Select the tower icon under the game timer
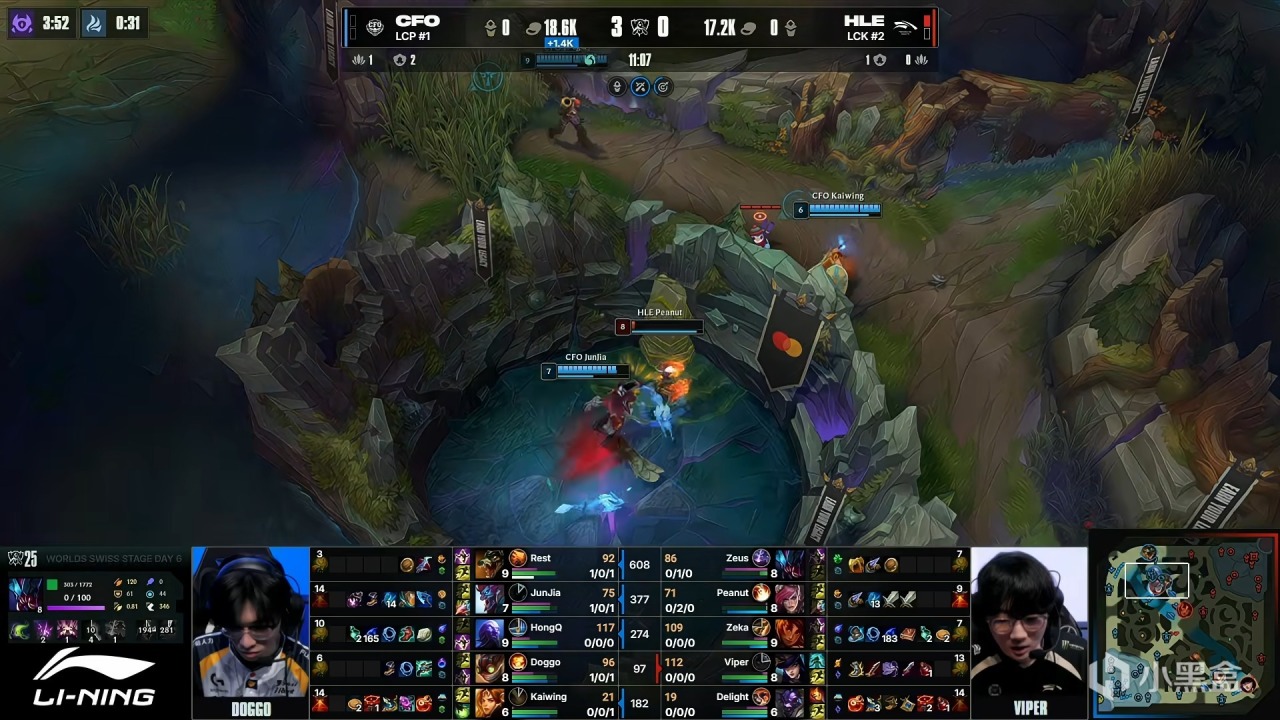The image size is (1280, 720). click(618, 87)
